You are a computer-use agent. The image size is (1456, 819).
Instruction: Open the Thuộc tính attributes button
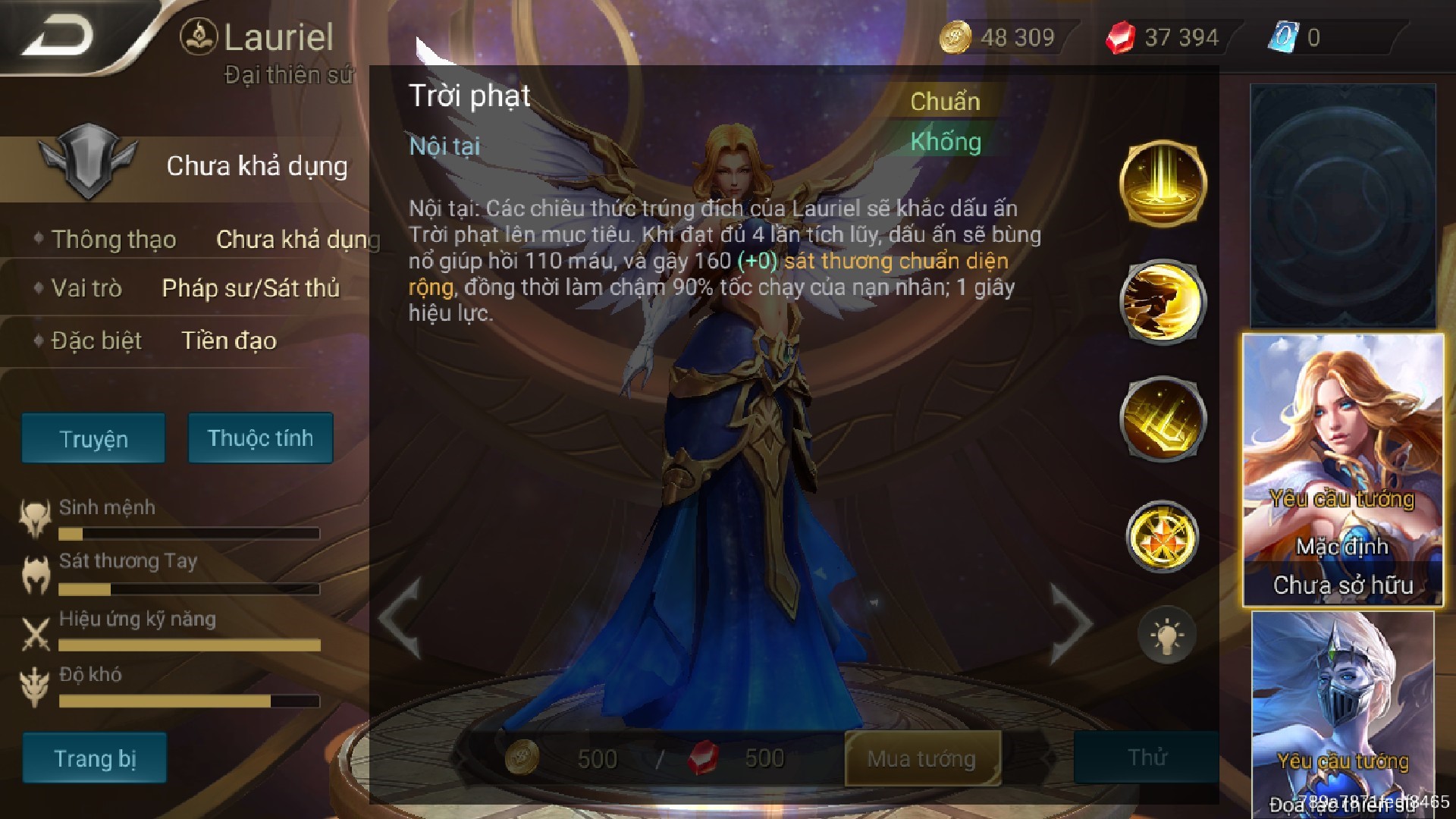tap(260, 438)
